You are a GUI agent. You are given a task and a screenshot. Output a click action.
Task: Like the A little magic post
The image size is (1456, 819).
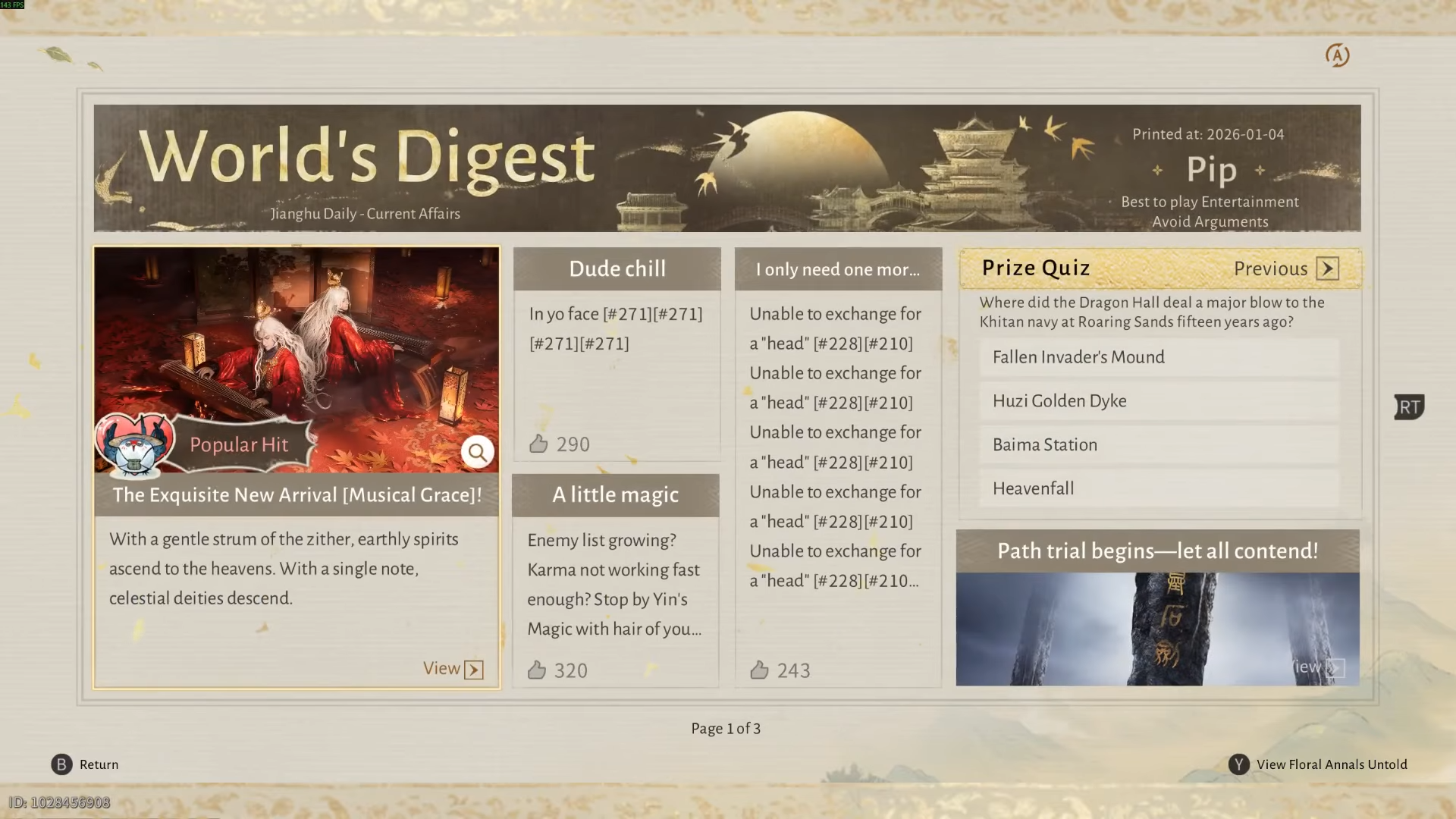click(x=538, y=670)
